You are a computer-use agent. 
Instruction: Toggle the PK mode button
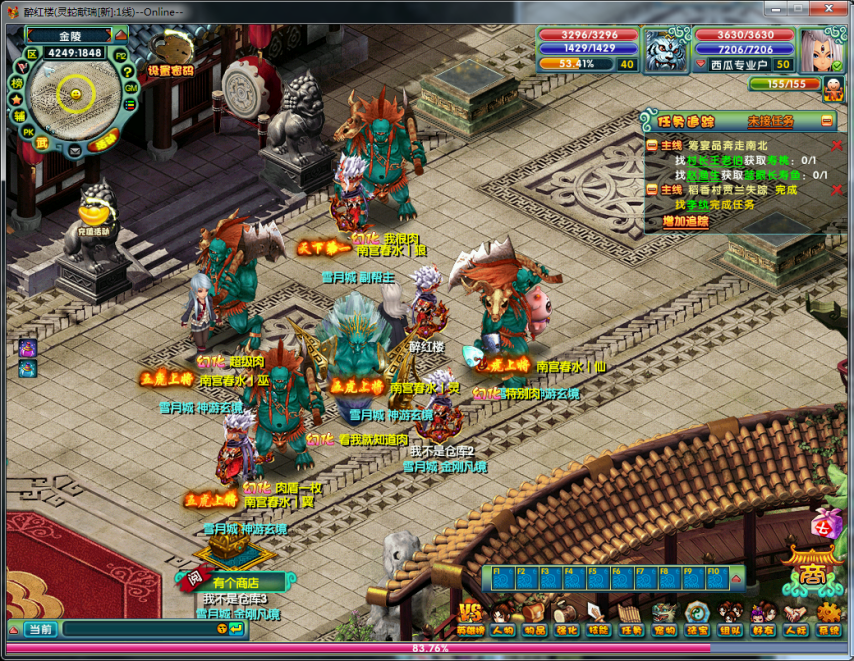click(28, 132)
